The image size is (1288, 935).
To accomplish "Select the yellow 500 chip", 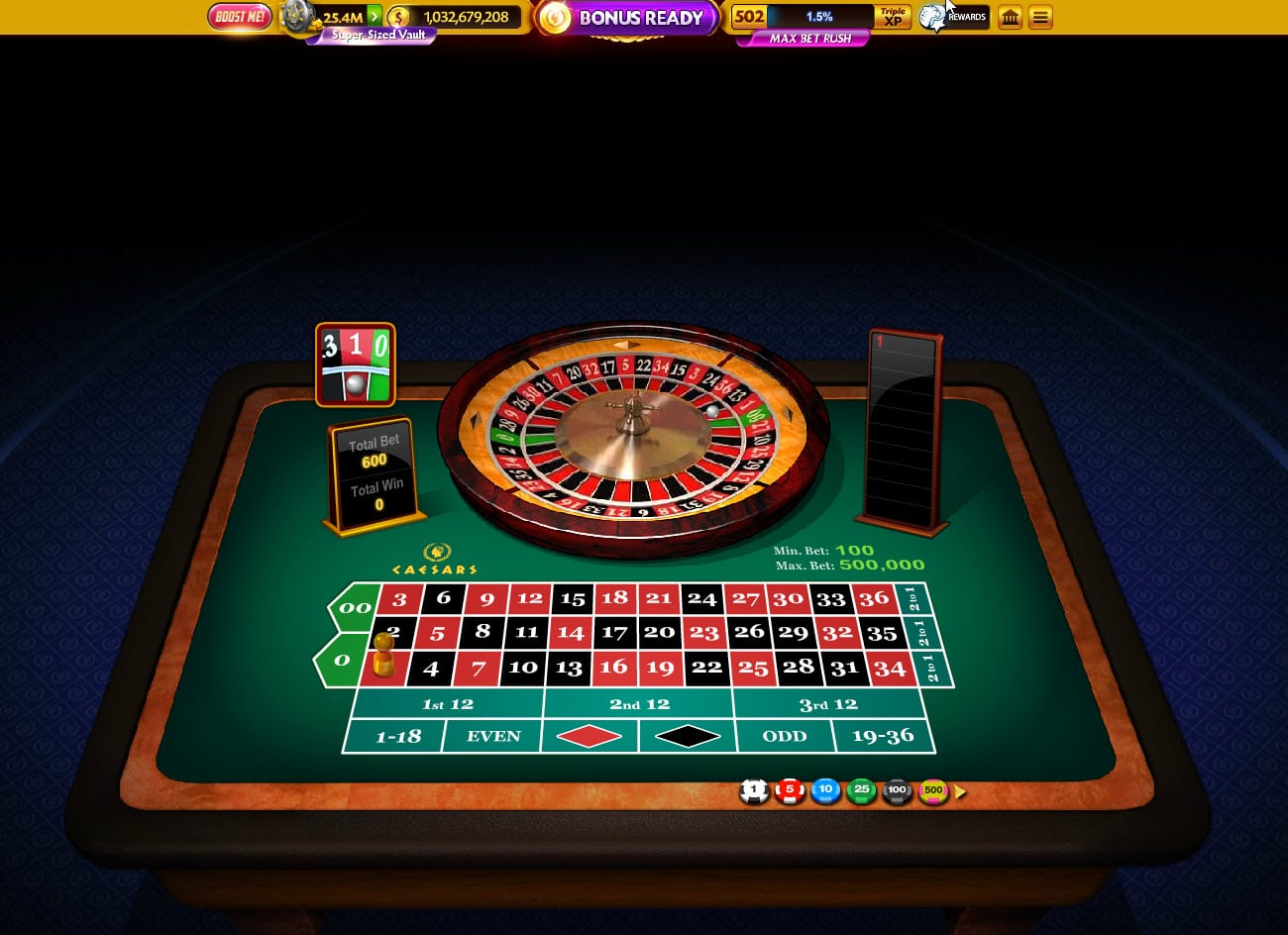I will pos(932,791).
